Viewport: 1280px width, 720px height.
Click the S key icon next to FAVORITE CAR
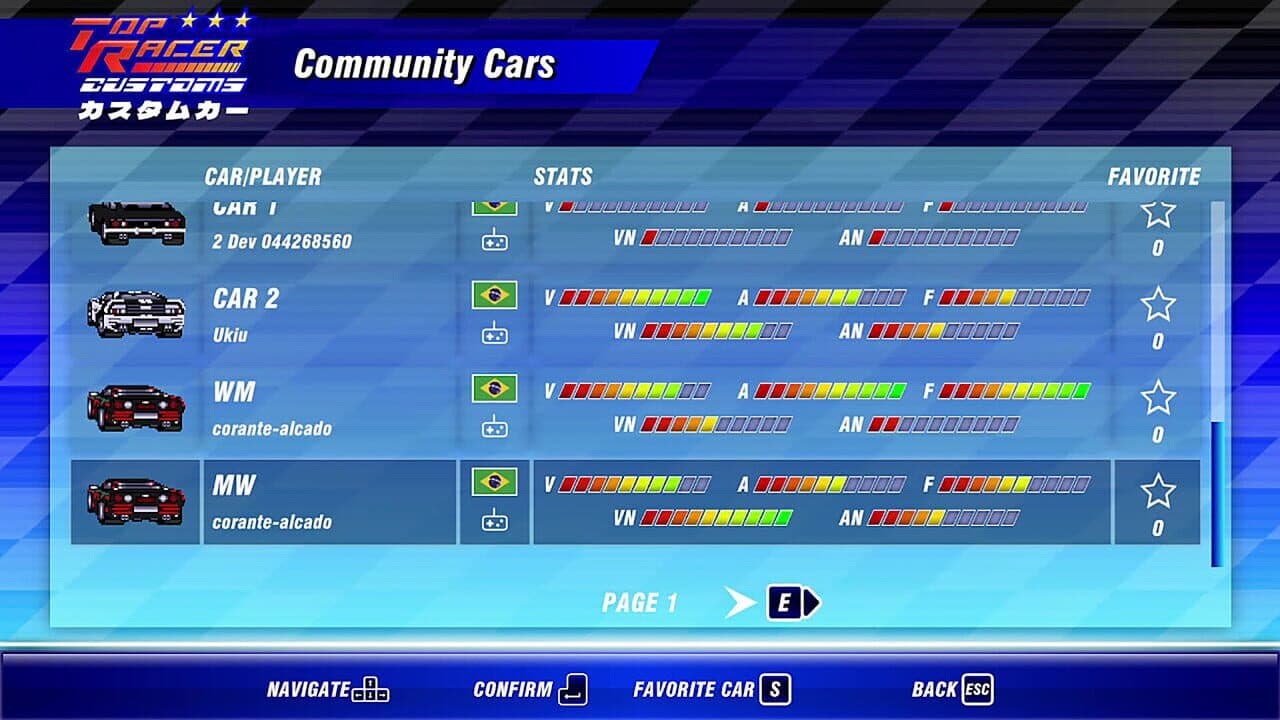point(775,690)
